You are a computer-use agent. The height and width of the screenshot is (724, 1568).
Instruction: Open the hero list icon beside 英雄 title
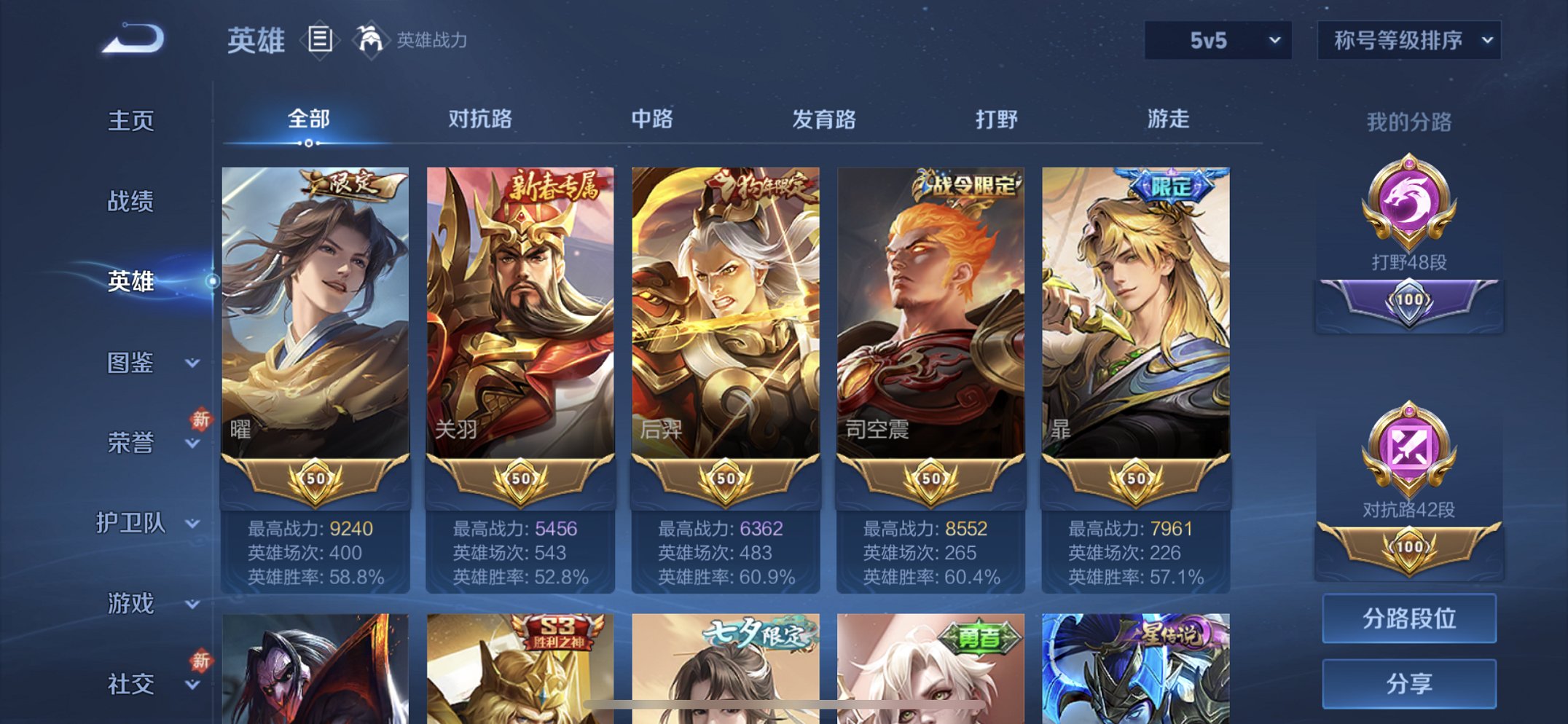pyautogui.click(x=318, y=40)
